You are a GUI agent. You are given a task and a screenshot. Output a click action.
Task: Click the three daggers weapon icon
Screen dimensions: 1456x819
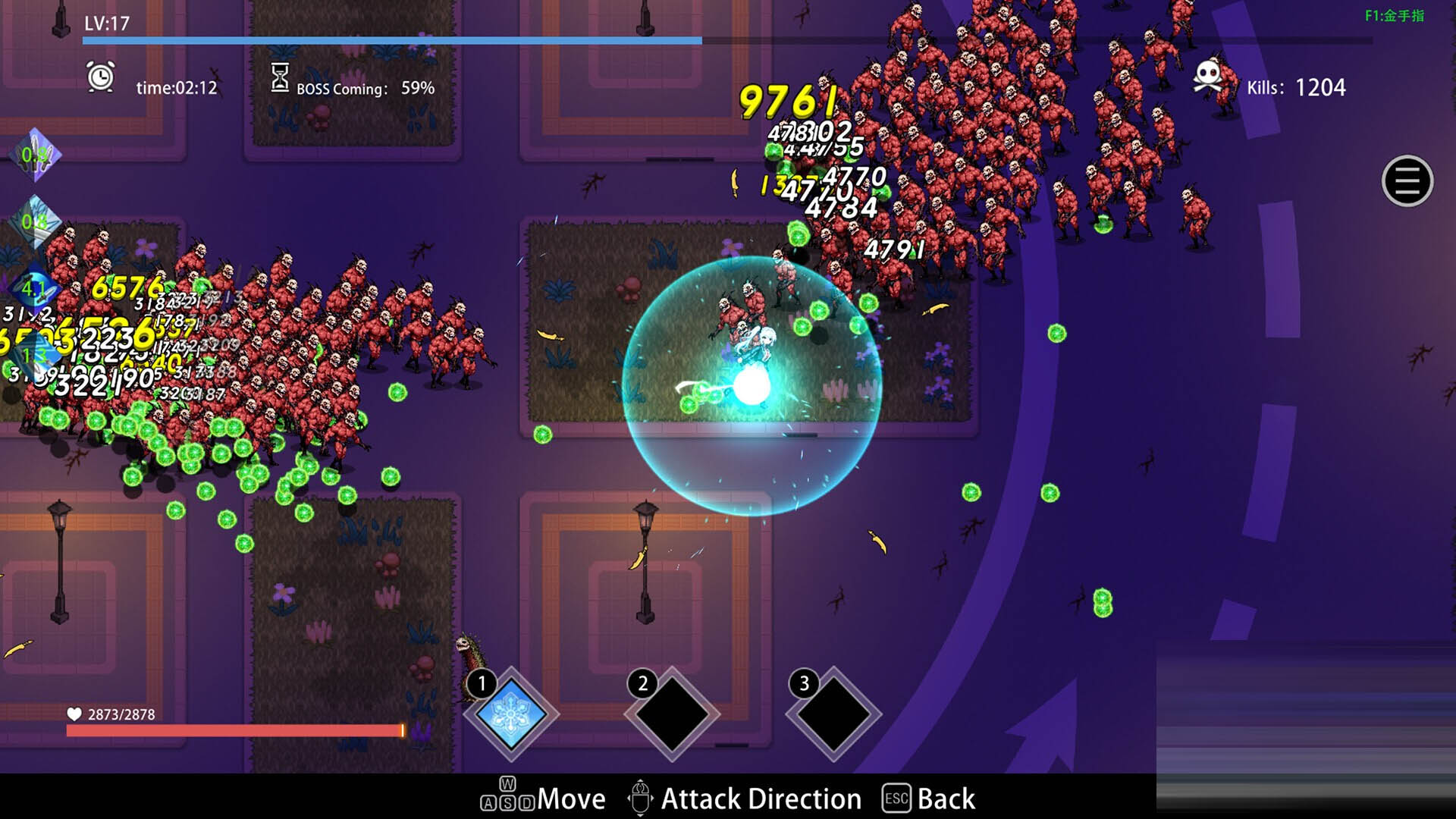(35, 155)
